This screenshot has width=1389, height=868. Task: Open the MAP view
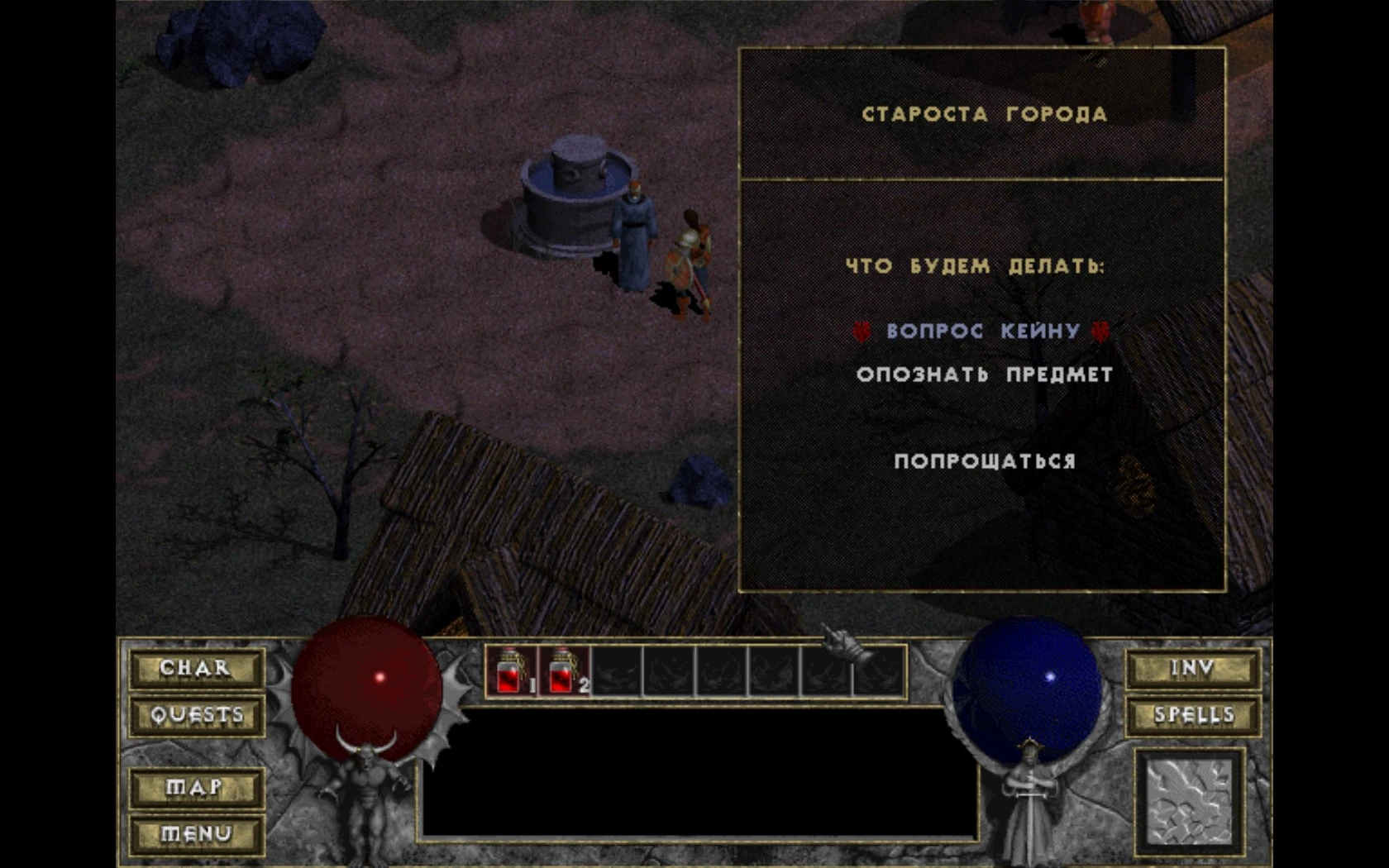pyautogui.click(x=195, y=789)
